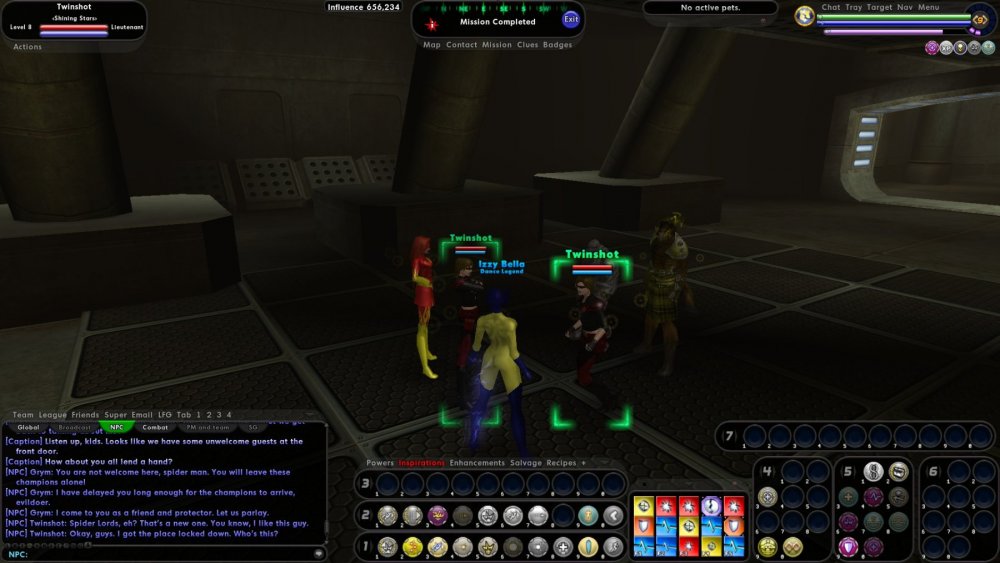Exit the completed mission
The width and height of the screenshot is (1000, 563).
click(x=571, y=19)
